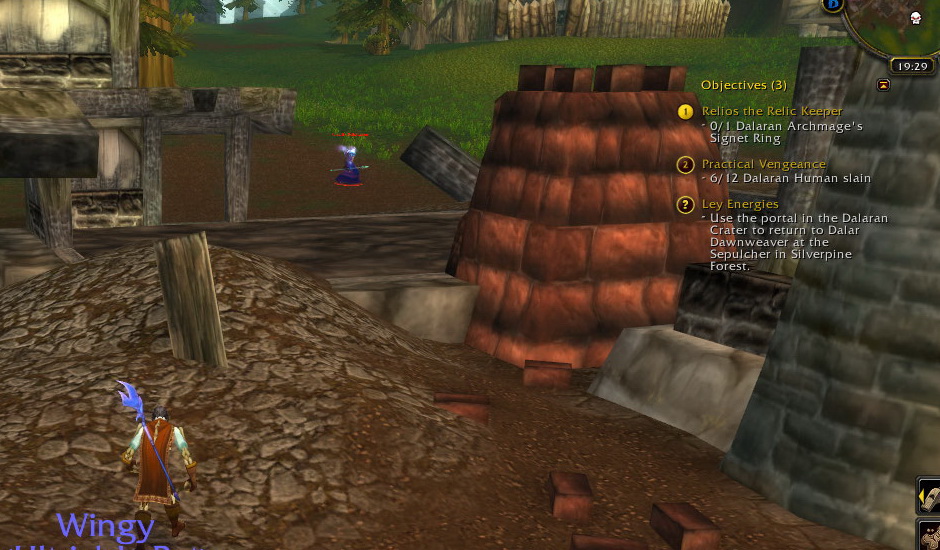Activate the whistle action slot
Image resolution: width=940 pixels, height=550 pixels.
pyautogui.click(x=930, y=496)
